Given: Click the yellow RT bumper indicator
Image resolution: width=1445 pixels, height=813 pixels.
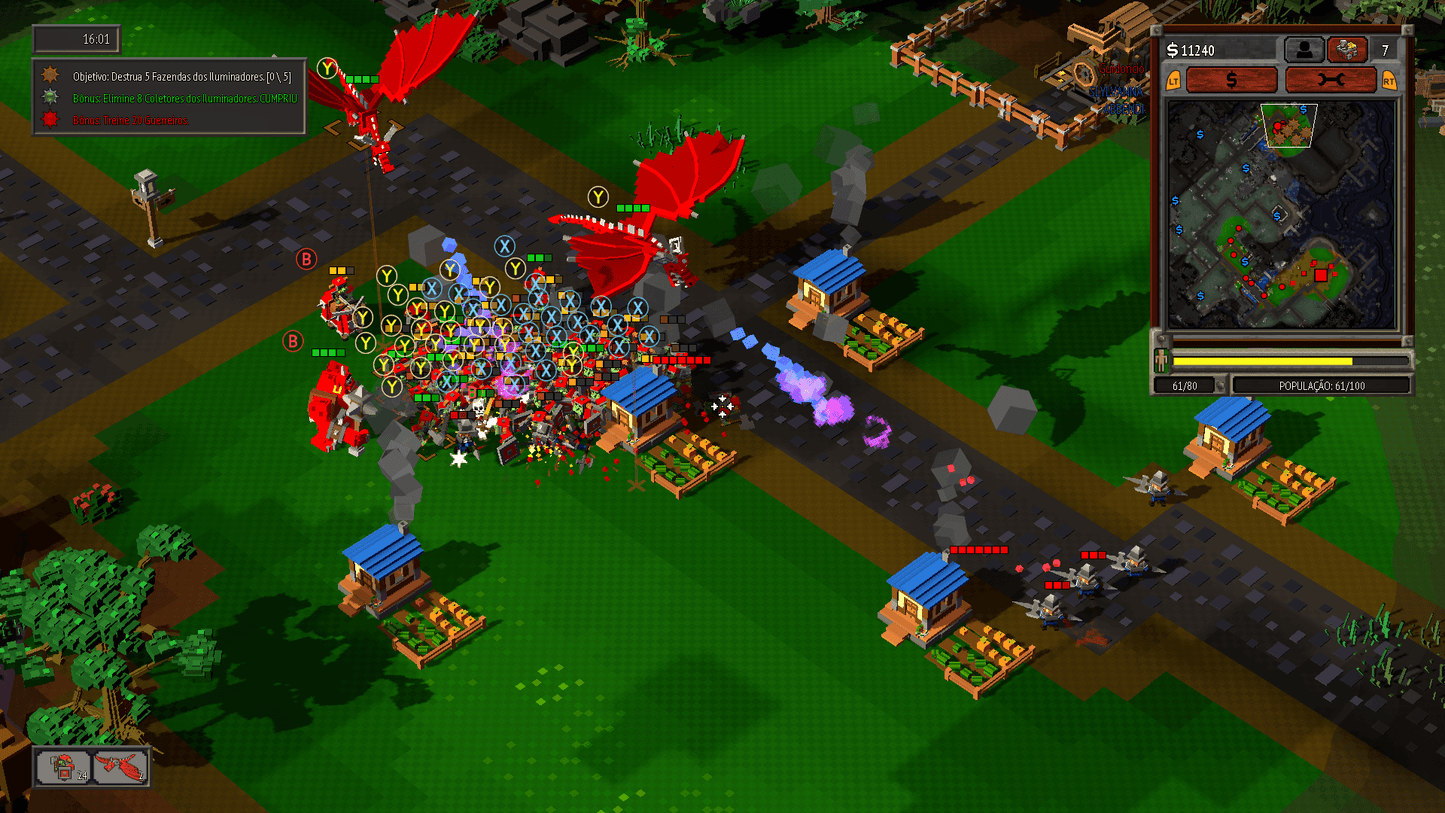Looking at the screenshot, I should [1388, 80].
